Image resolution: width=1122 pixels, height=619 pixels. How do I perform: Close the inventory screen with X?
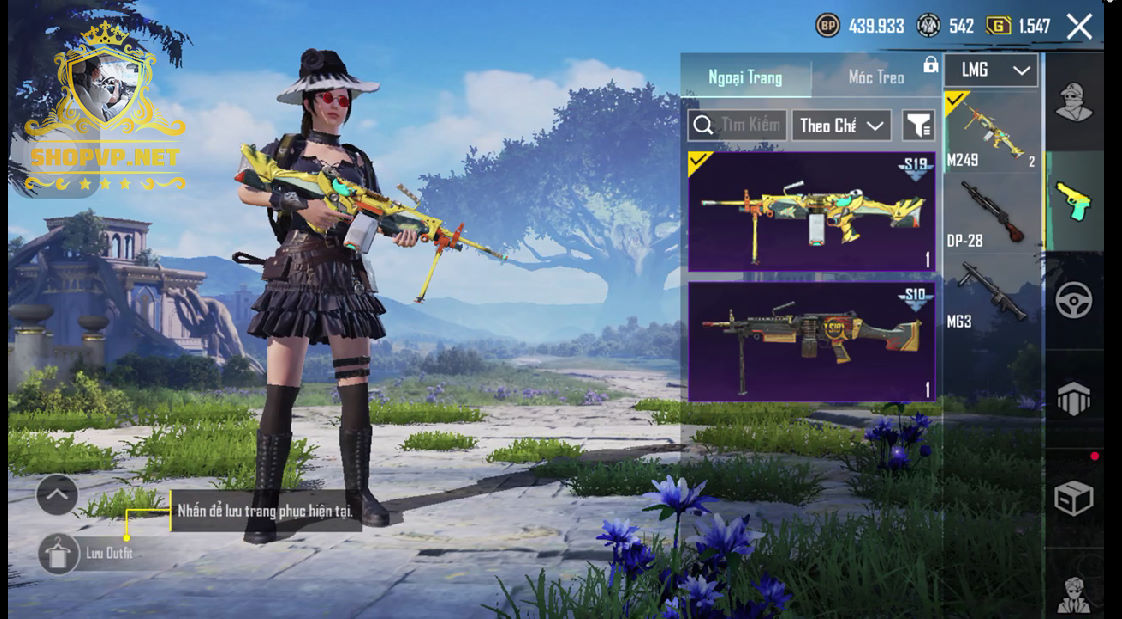coord(1079,27)
